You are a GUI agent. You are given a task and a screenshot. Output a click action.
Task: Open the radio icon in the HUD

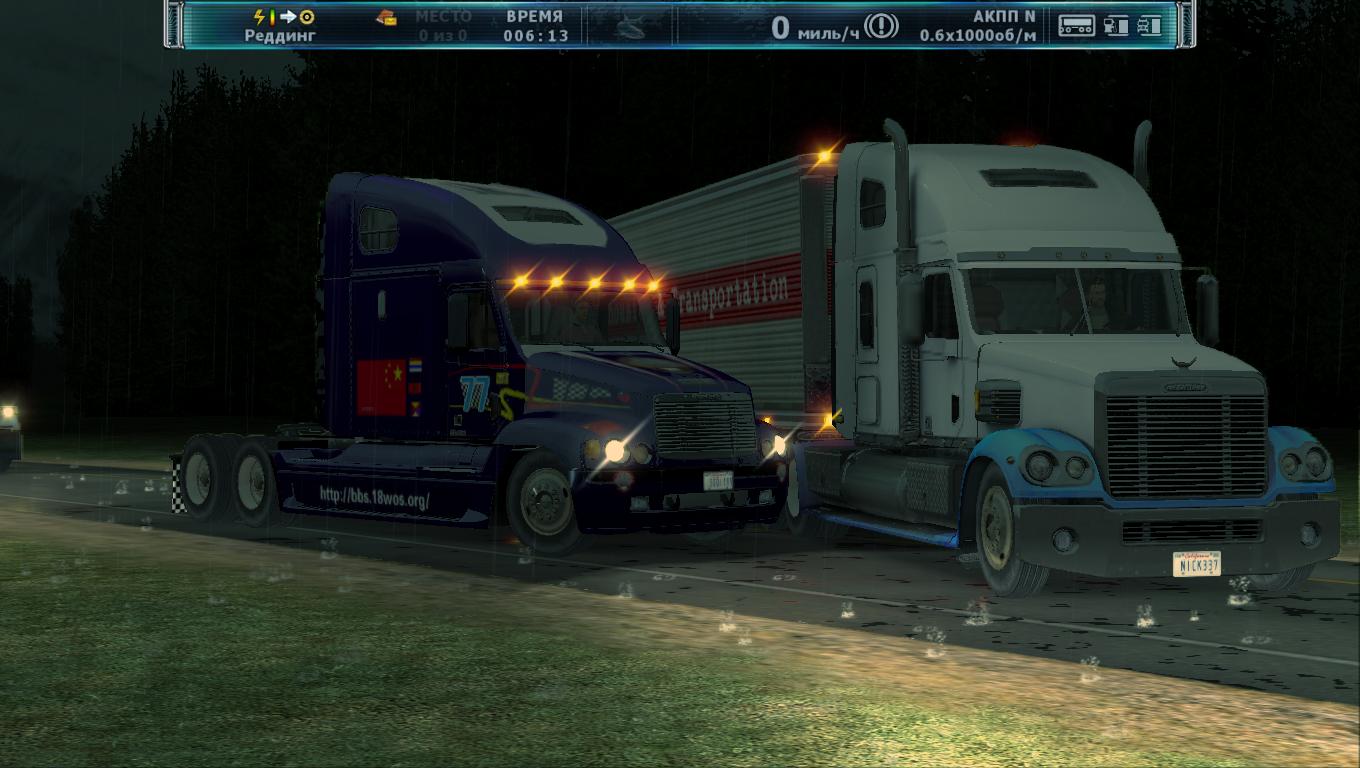point(1076,26)
